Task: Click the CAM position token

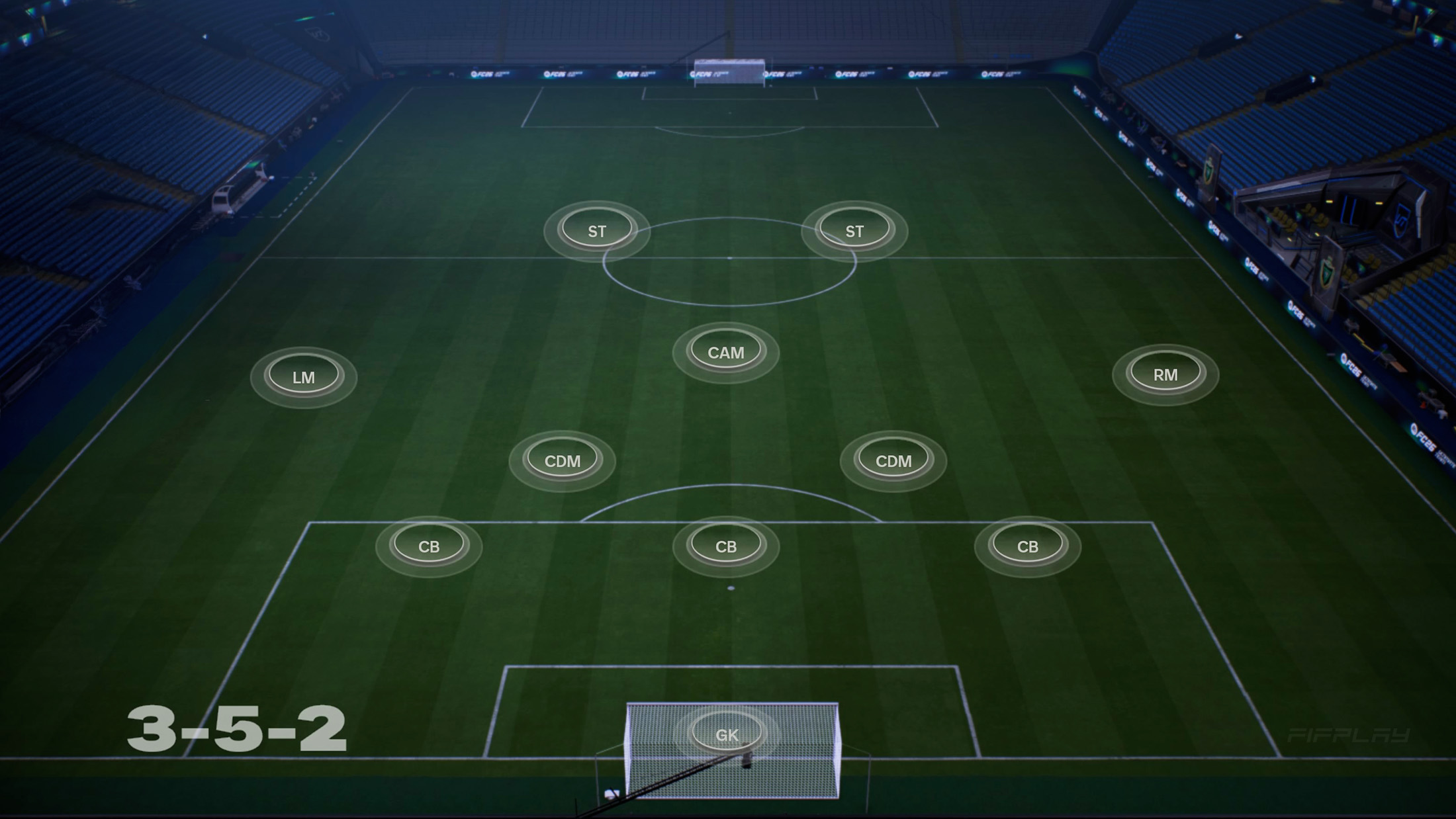Action: click(x=726, y=351)
